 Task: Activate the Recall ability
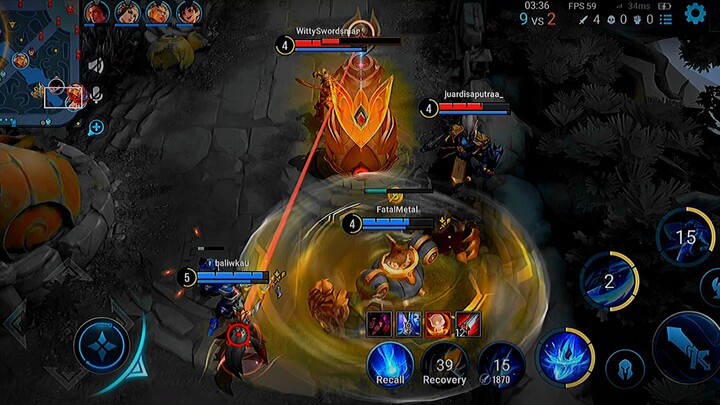click(390, 364)
